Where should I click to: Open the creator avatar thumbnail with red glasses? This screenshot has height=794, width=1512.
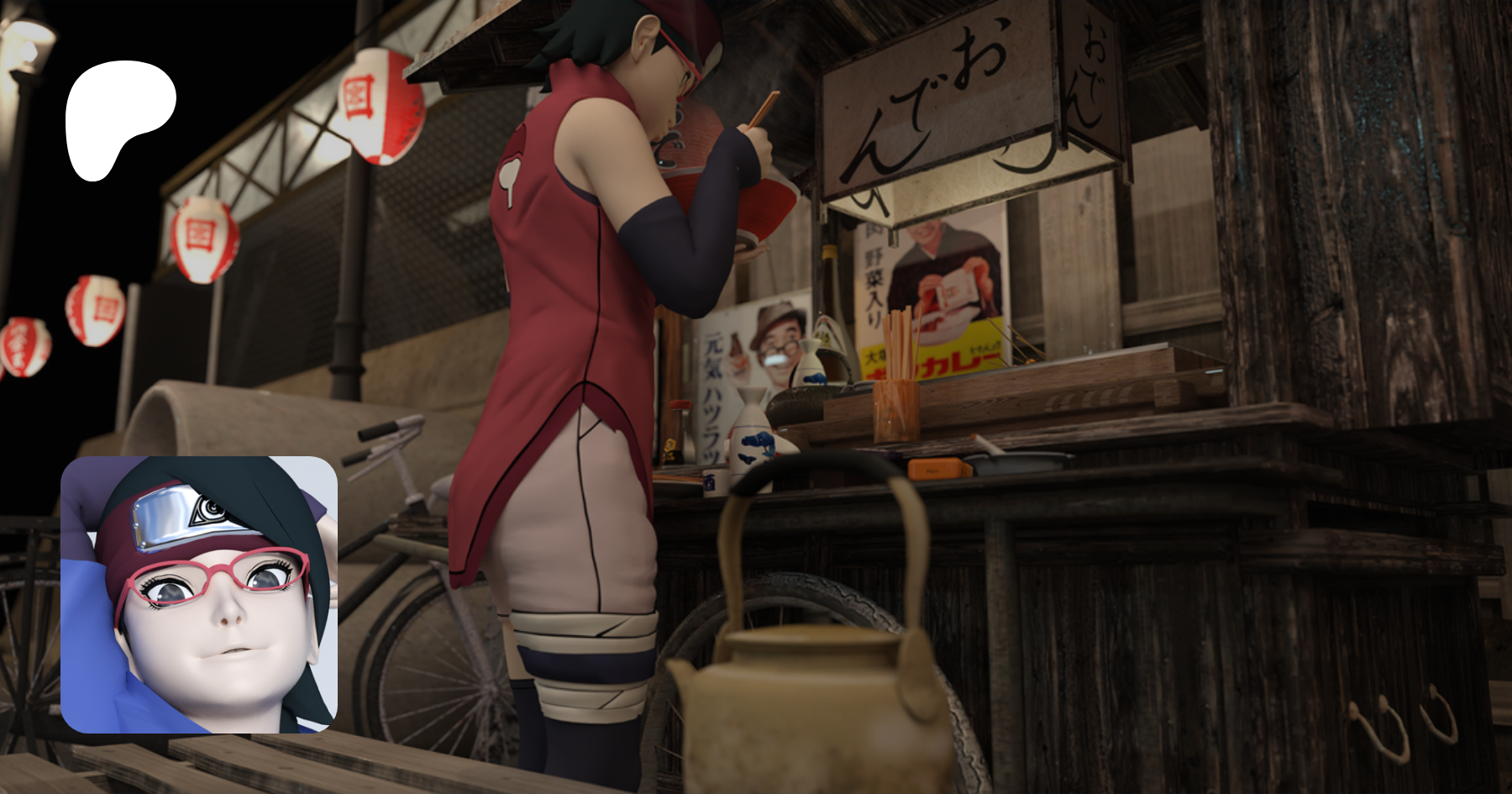pyautogui.click(x=199, y=595)
